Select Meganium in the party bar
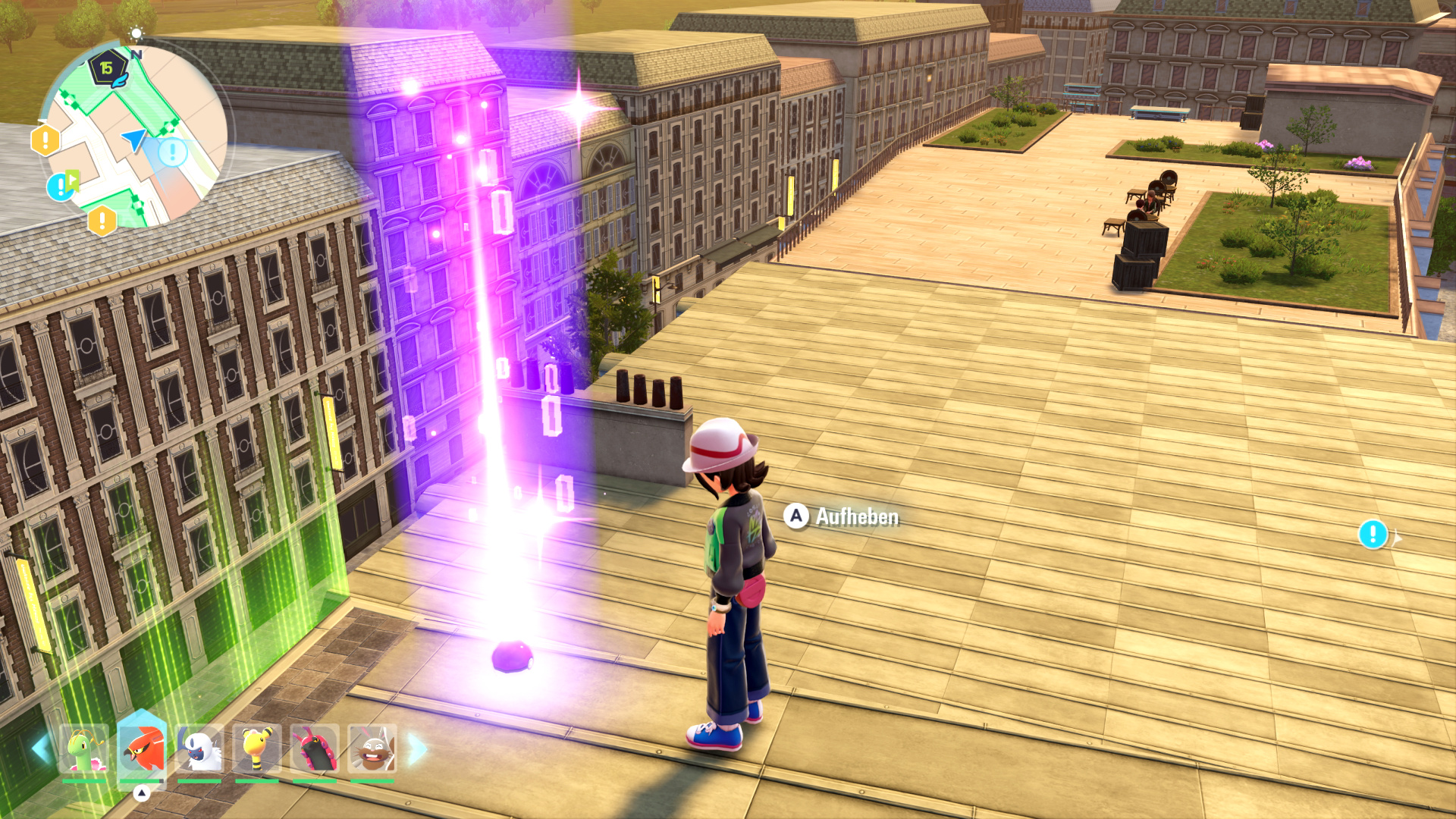The width and height of the screenshot is (1456, 819). point(84,749)
